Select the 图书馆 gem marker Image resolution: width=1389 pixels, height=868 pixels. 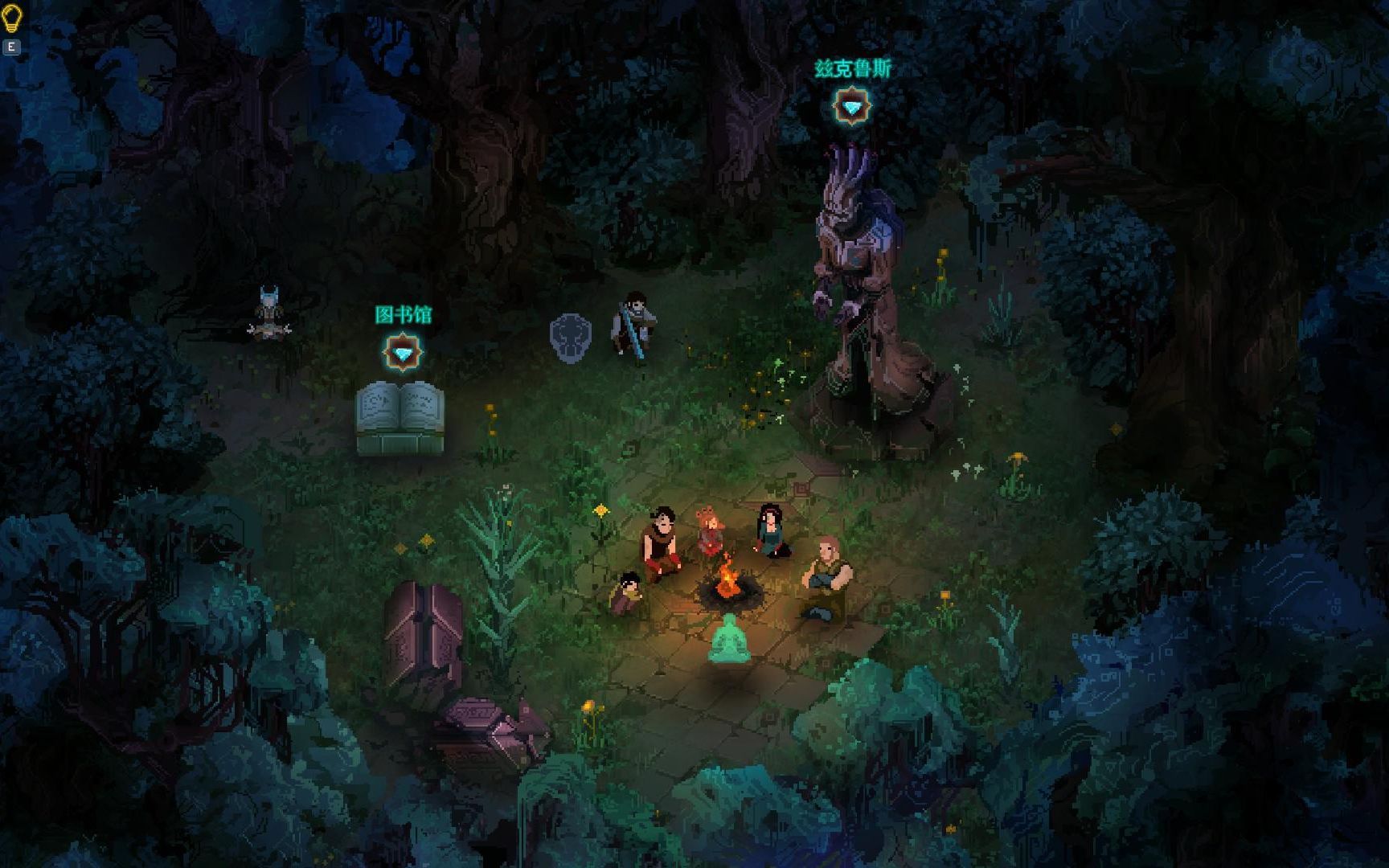point(402,352)
